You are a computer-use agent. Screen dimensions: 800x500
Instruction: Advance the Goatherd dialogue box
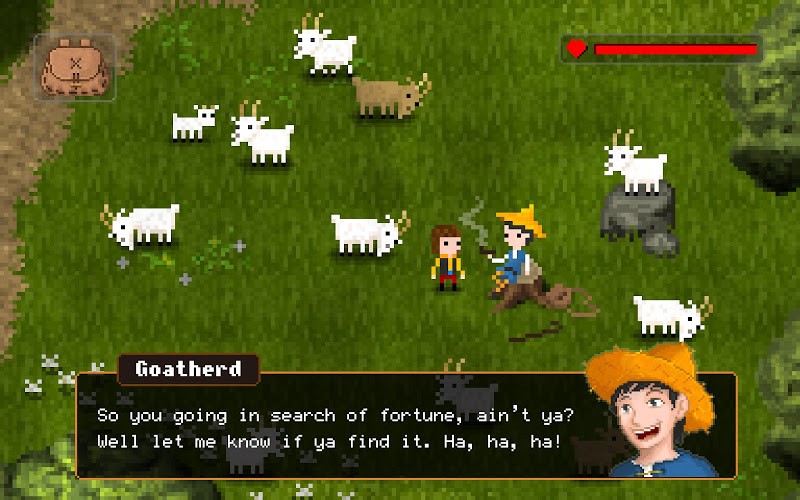340,426
